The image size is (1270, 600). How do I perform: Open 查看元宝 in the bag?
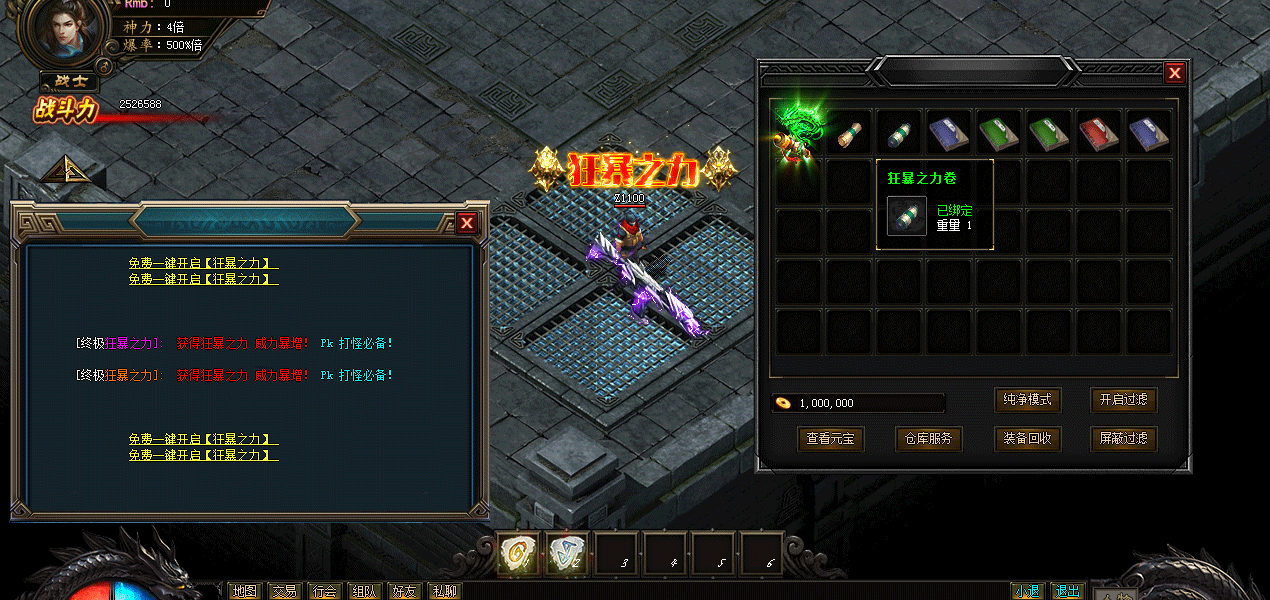point(830,438)
